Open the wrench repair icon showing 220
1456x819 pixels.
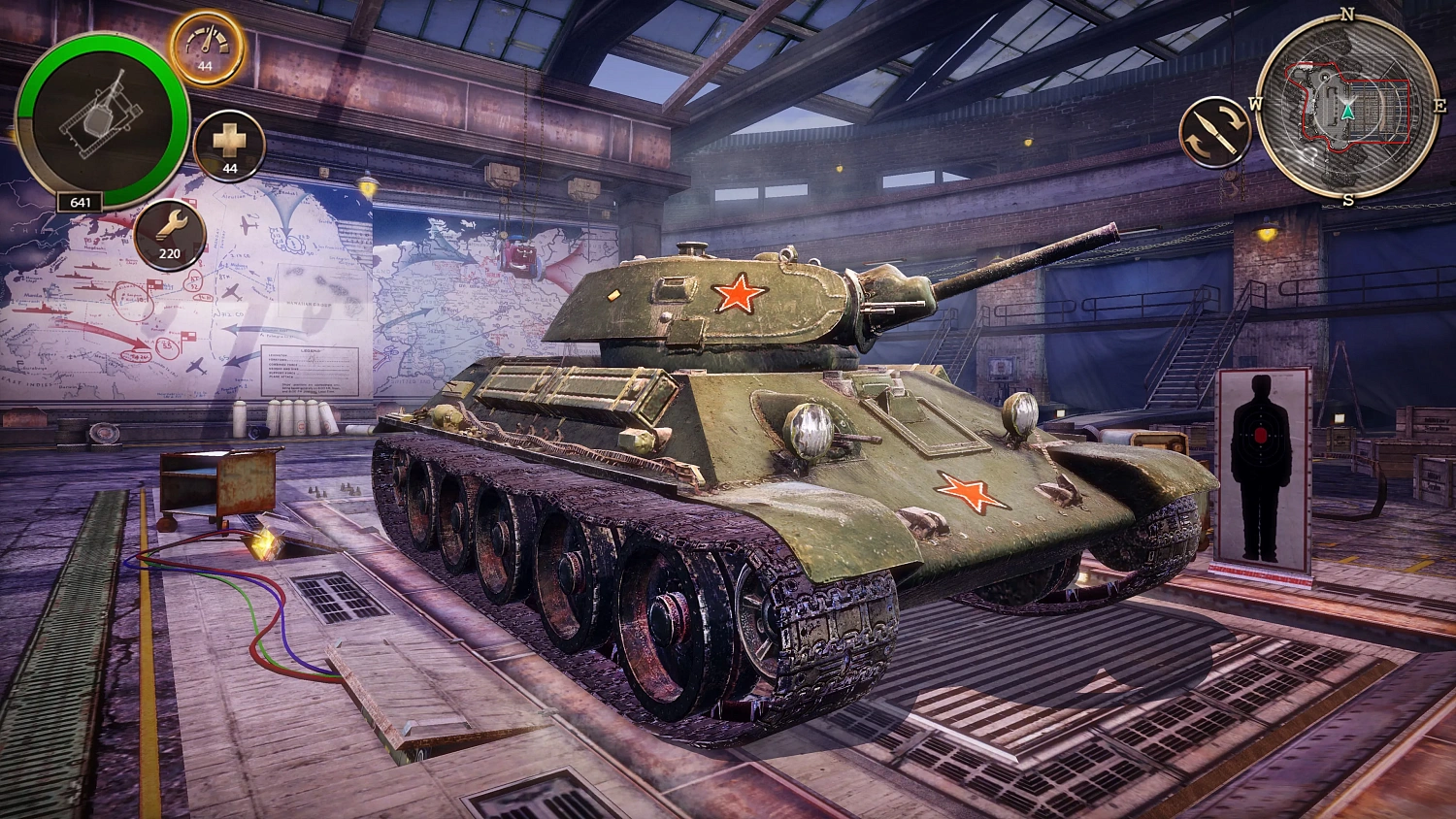[x=170, y=232]
